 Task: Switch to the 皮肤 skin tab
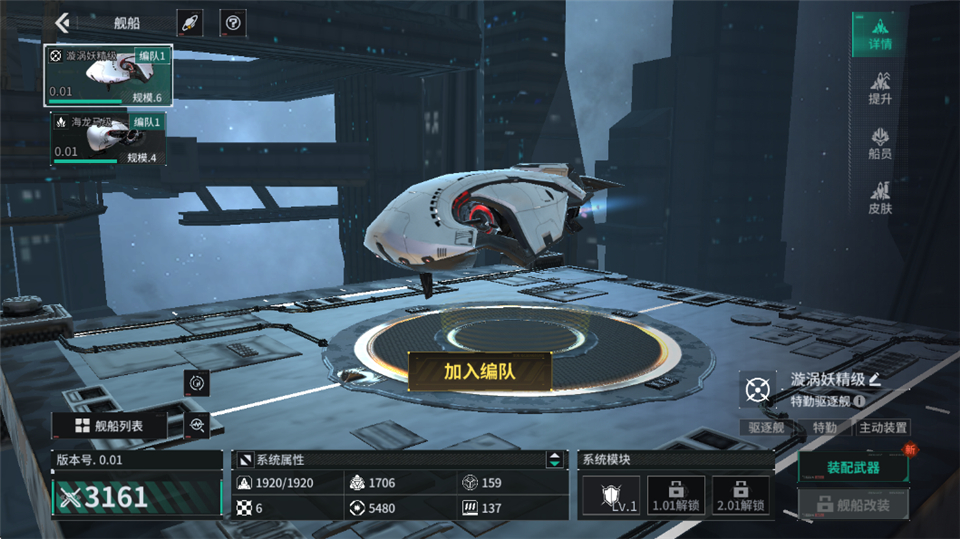(879, 198)
